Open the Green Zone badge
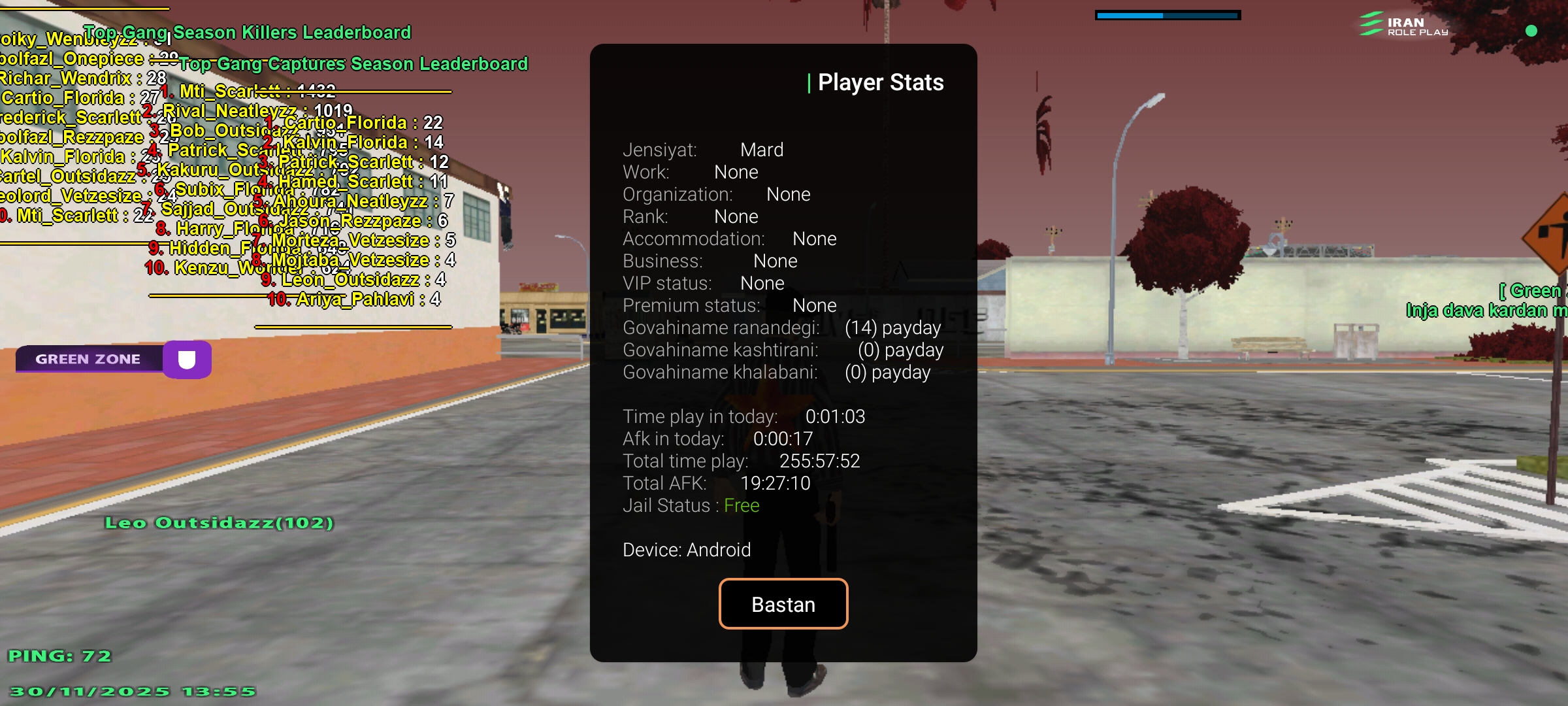The image size is (1568, 706). [x=88, y=359]
